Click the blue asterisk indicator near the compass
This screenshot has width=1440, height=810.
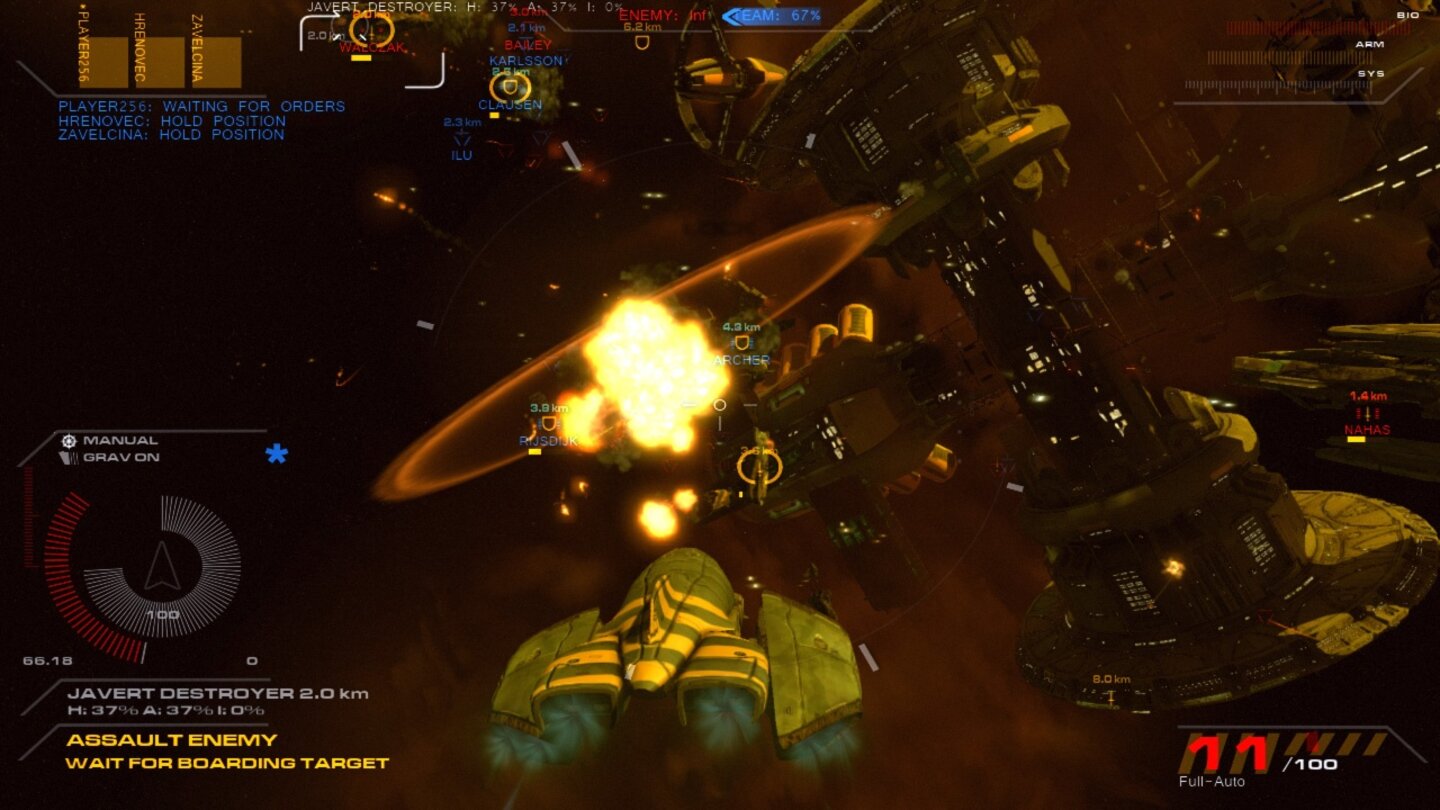pyautogui.click(x=277, y=454)
